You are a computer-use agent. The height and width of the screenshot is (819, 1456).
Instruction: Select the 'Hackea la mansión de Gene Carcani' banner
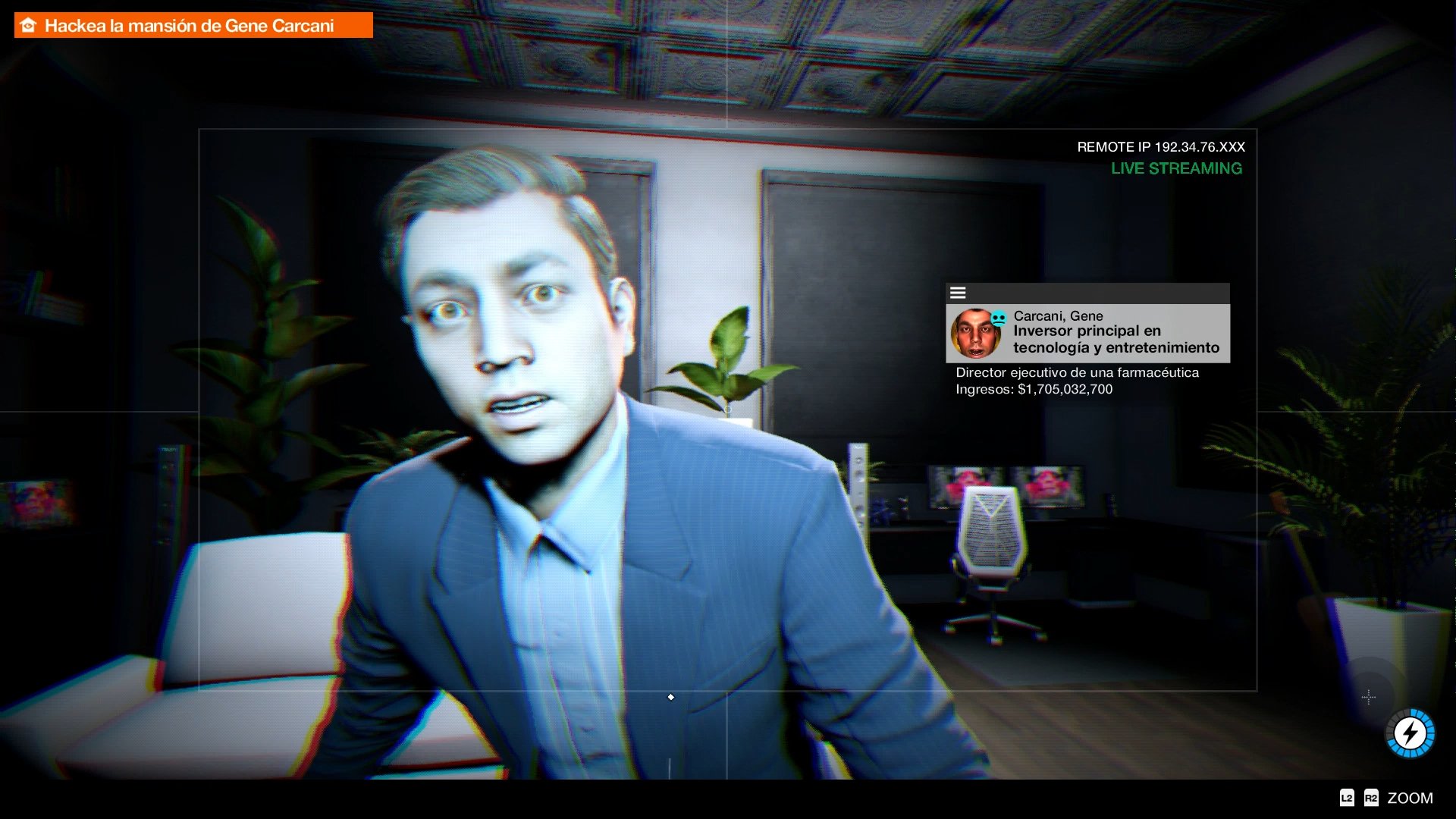point(192,24)
